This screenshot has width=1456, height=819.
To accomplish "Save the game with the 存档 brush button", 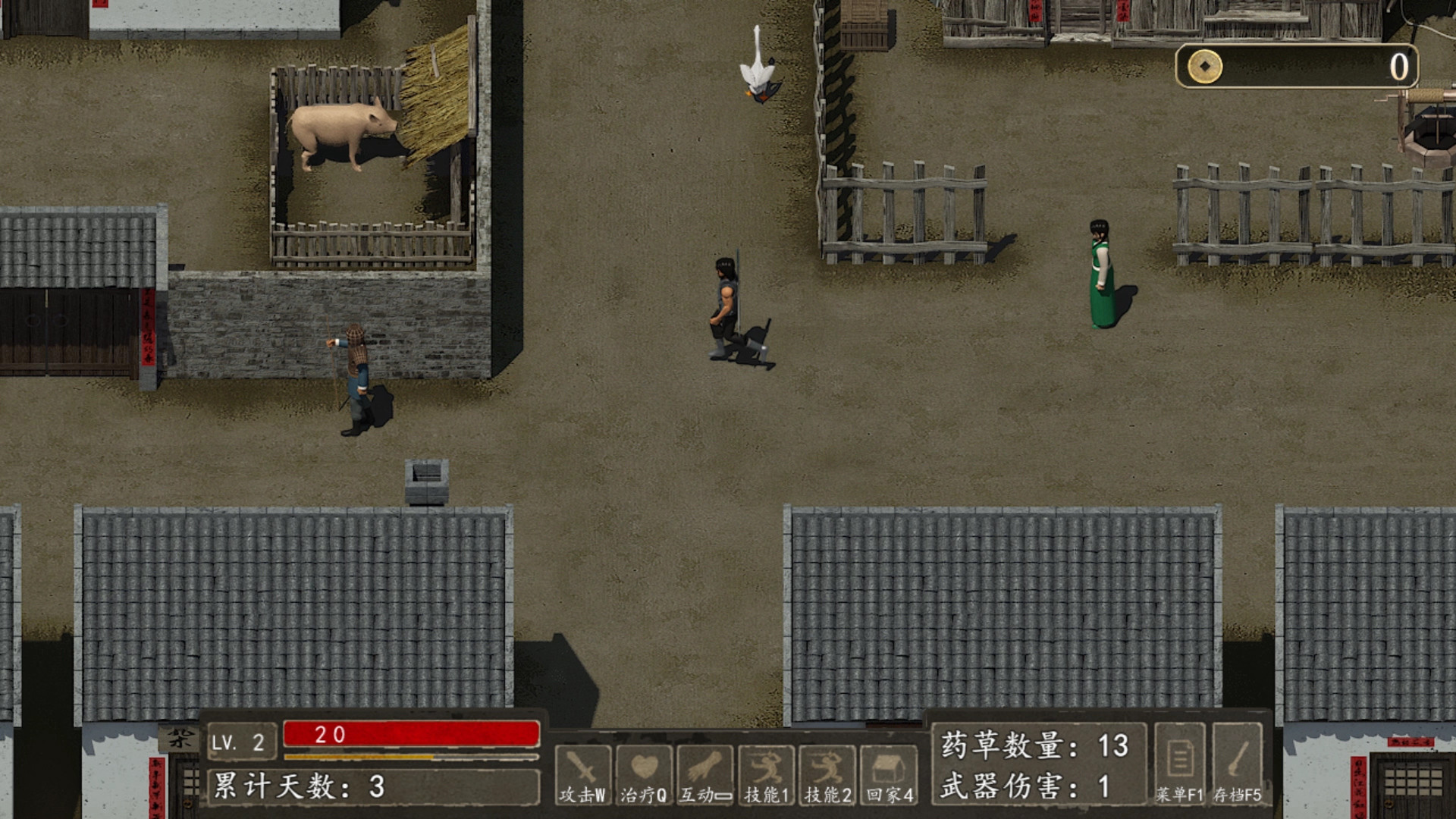I will pyautogui.click(x=1238, y=762).
